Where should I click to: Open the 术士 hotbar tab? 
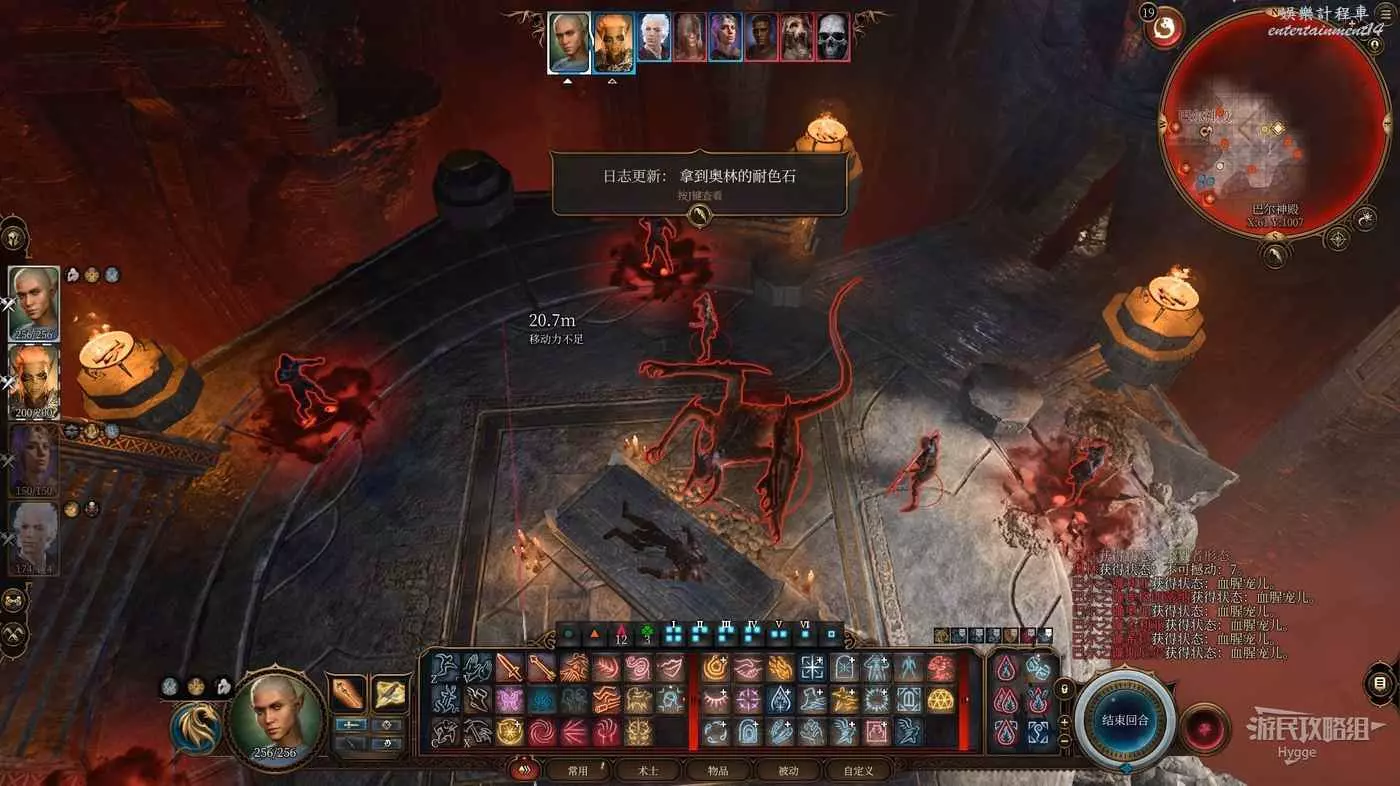tap(648, 770)
